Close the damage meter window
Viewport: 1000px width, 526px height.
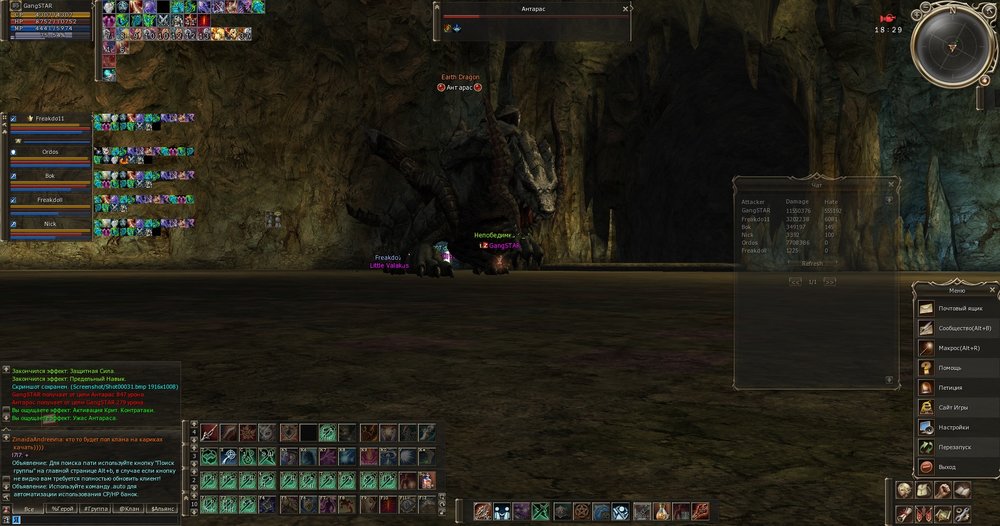[890, 184]
